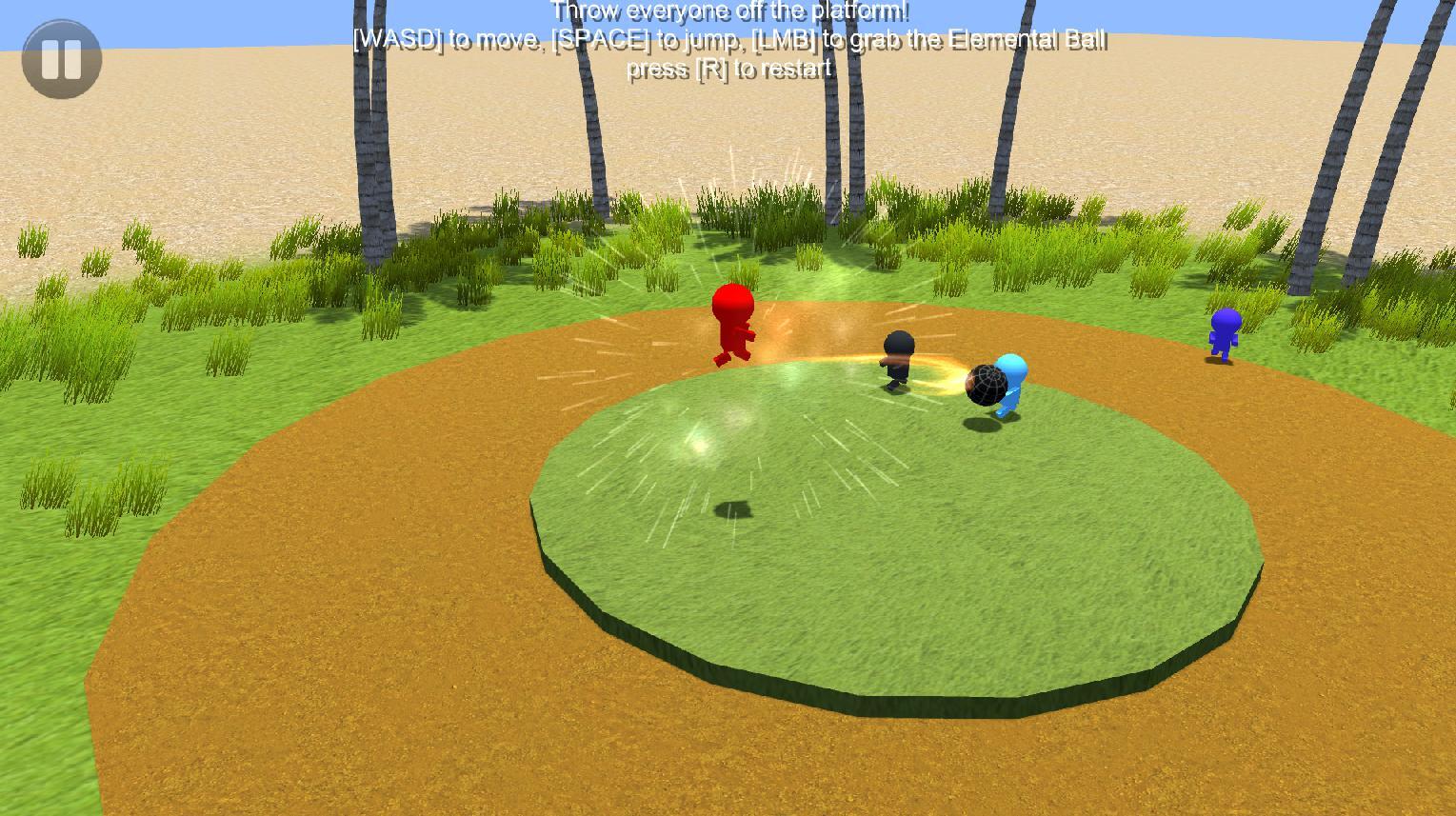Select the red character

click(x=731, y=324)
